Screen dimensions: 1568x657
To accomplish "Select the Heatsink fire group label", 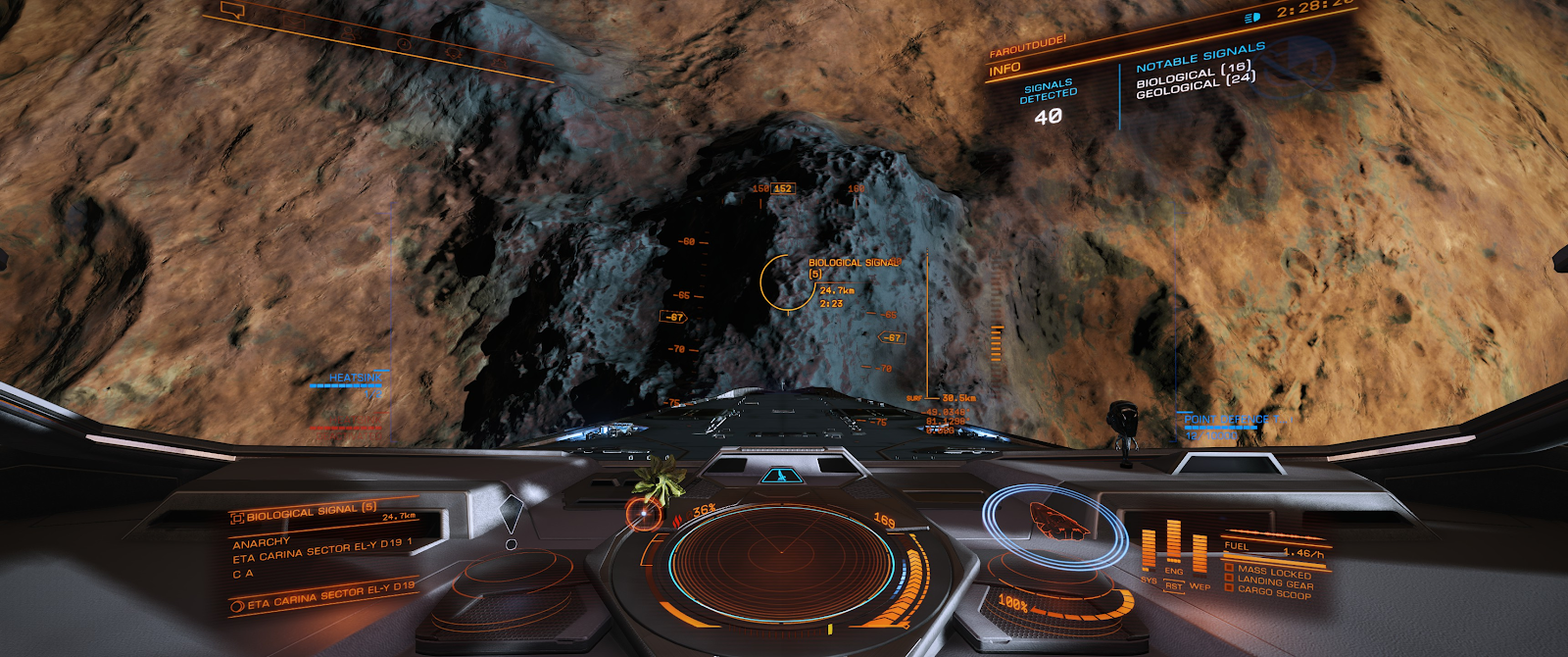I will [x=355, y=378].
